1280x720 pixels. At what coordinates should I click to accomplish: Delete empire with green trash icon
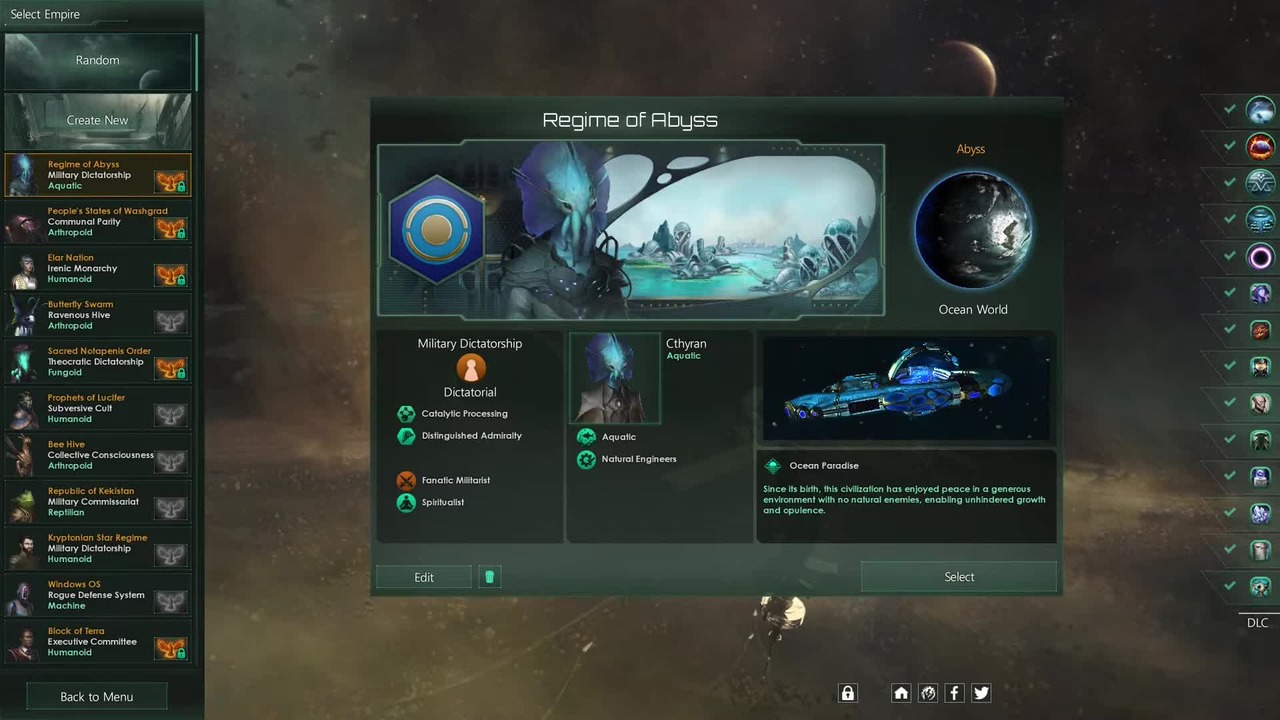489,577
